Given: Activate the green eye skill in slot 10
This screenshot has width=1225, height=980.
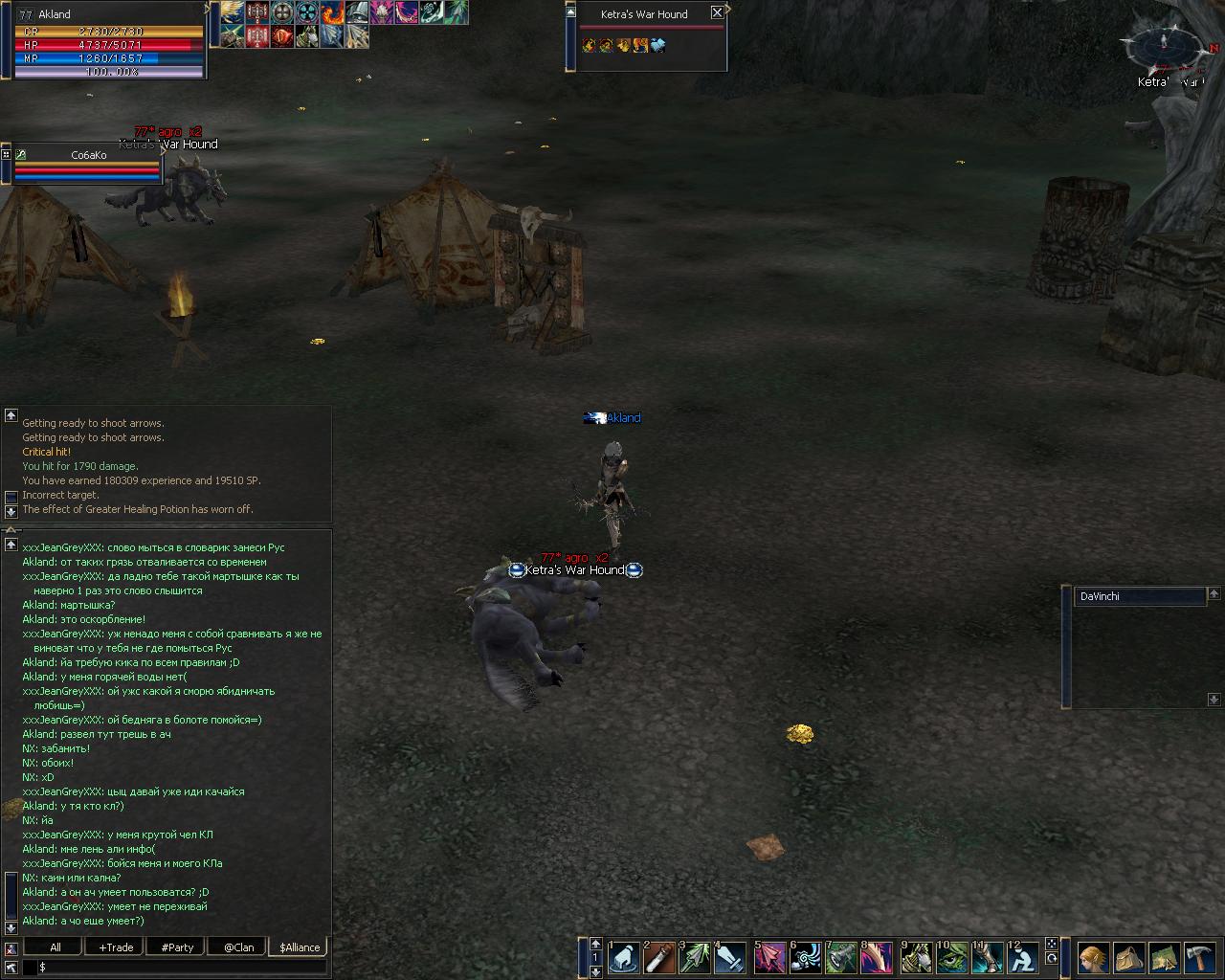Looking at the screenshot, I should [x=952, y=957].
